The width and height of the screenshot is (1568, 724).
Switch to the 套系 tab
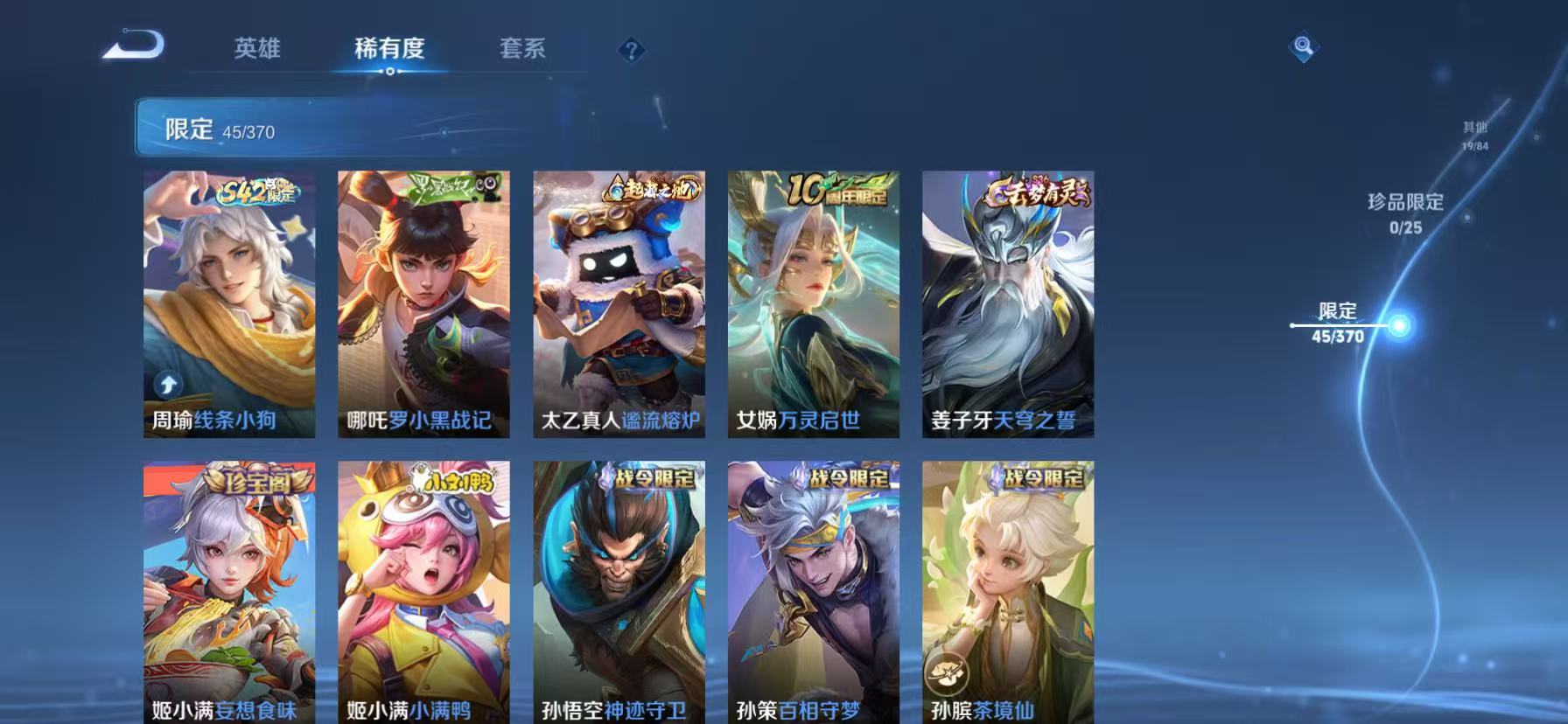523,50
